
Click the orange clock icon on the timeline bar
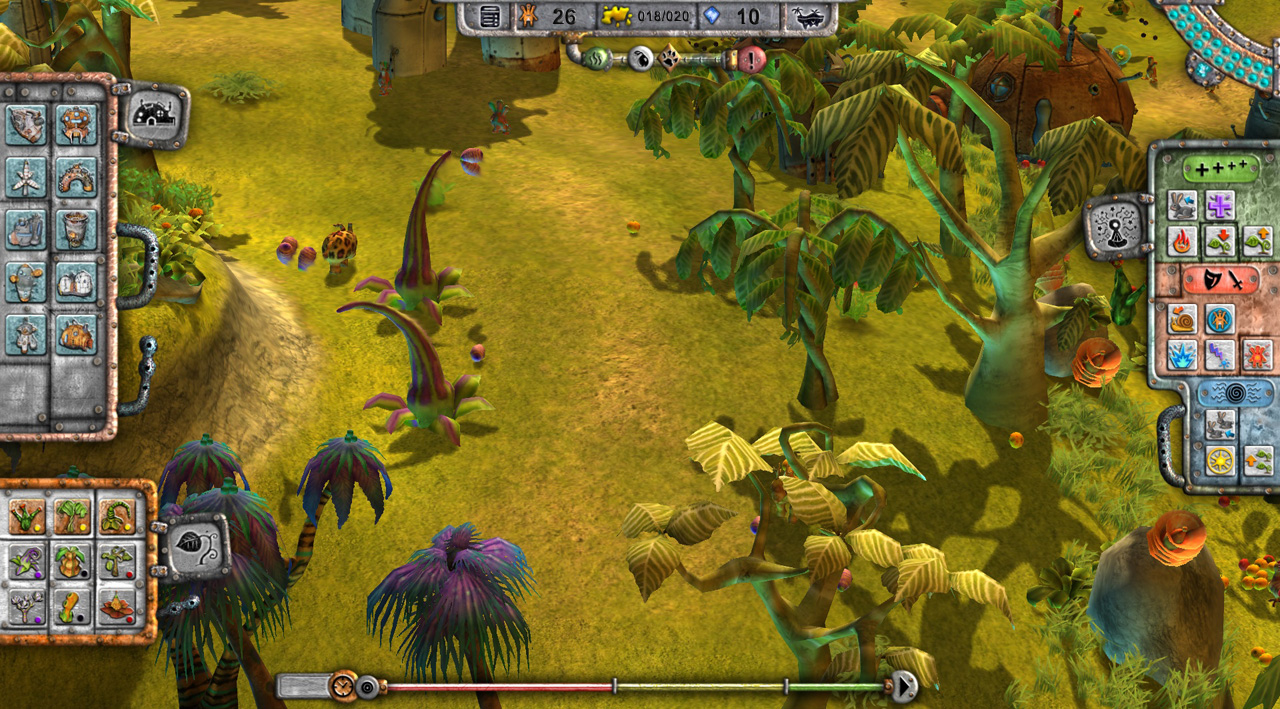pyautogui.click(x=343, y=686)
